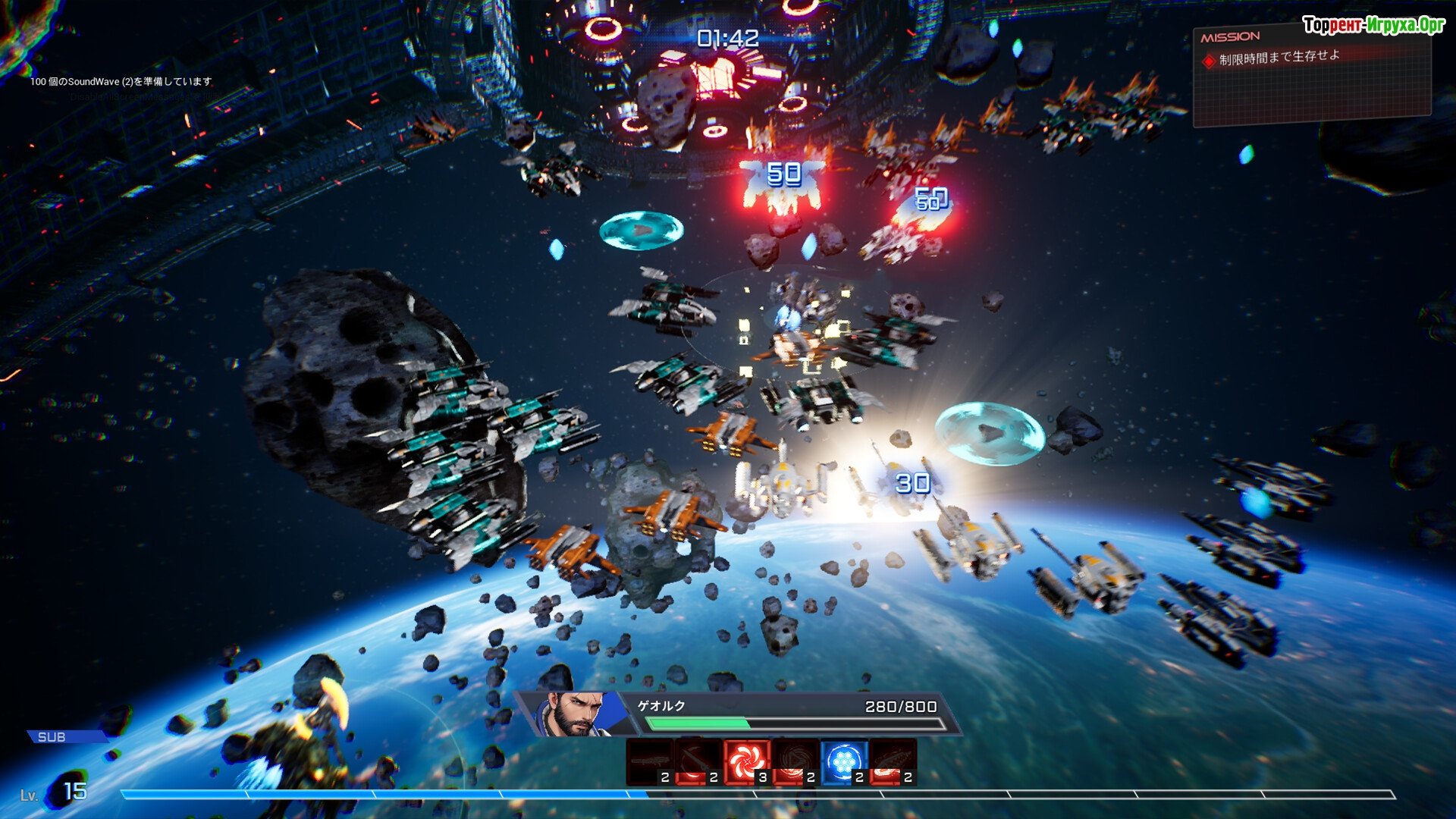This screenshot has width=1456, height=819.
Task: Pick the dimmed swirling vortex skill slot
Action: (795, 761)
